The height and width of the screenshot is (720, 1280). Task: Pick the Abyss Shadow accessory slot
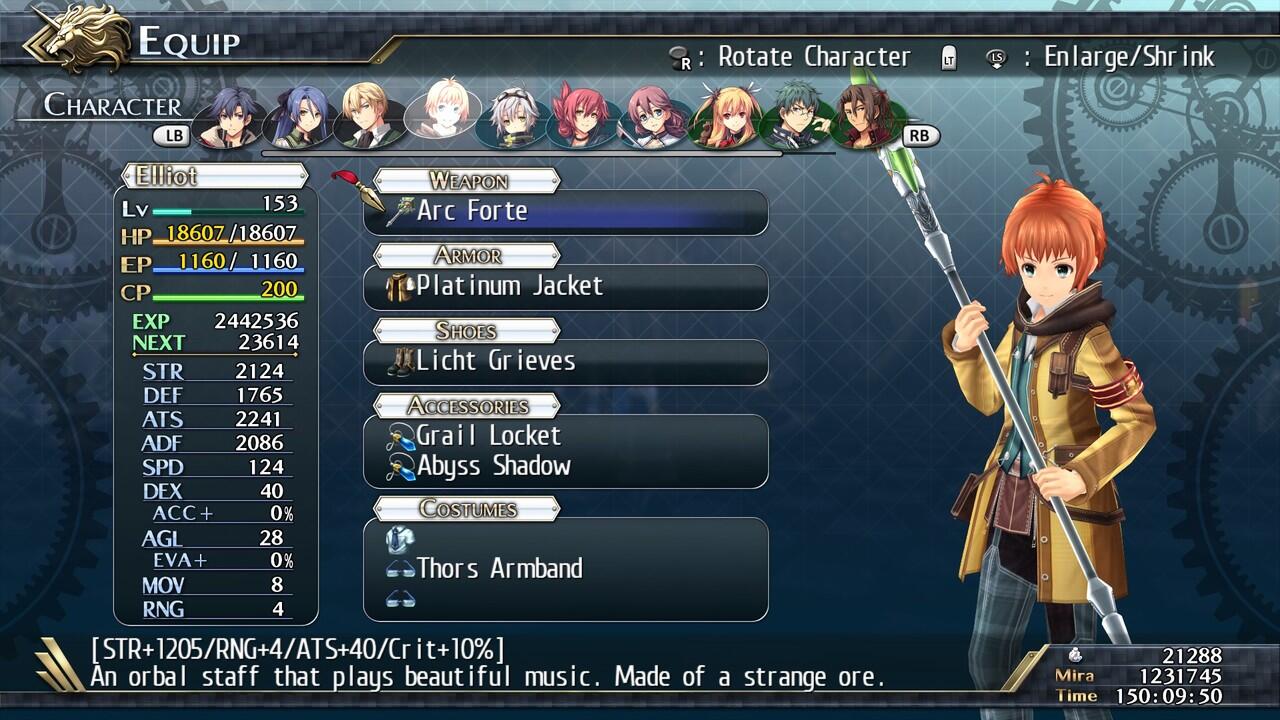pos(565,466)
